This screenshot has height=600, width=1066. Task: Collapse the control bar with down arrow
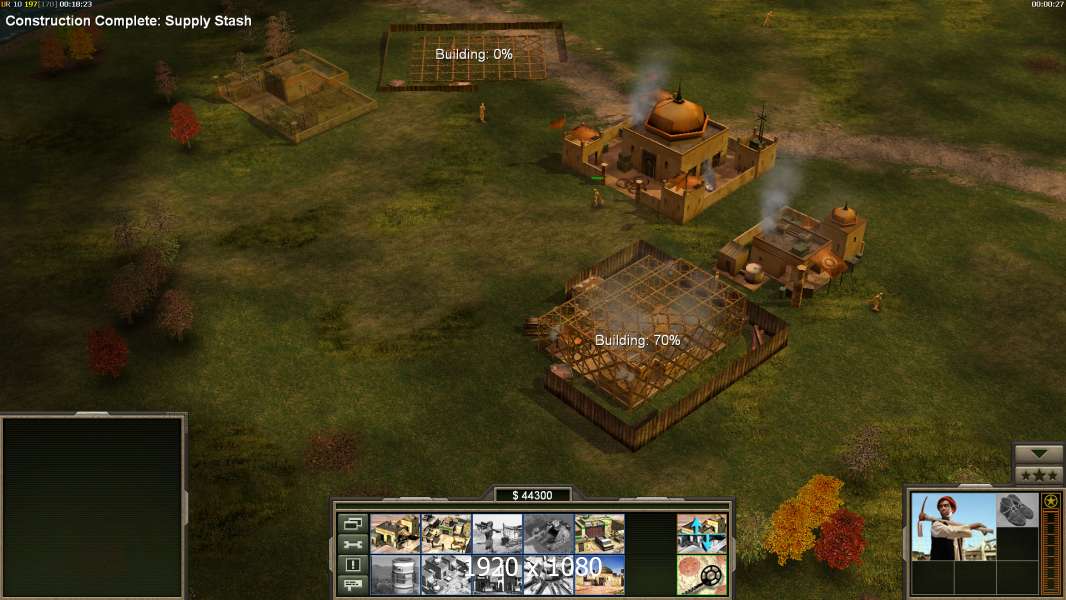1038,454
